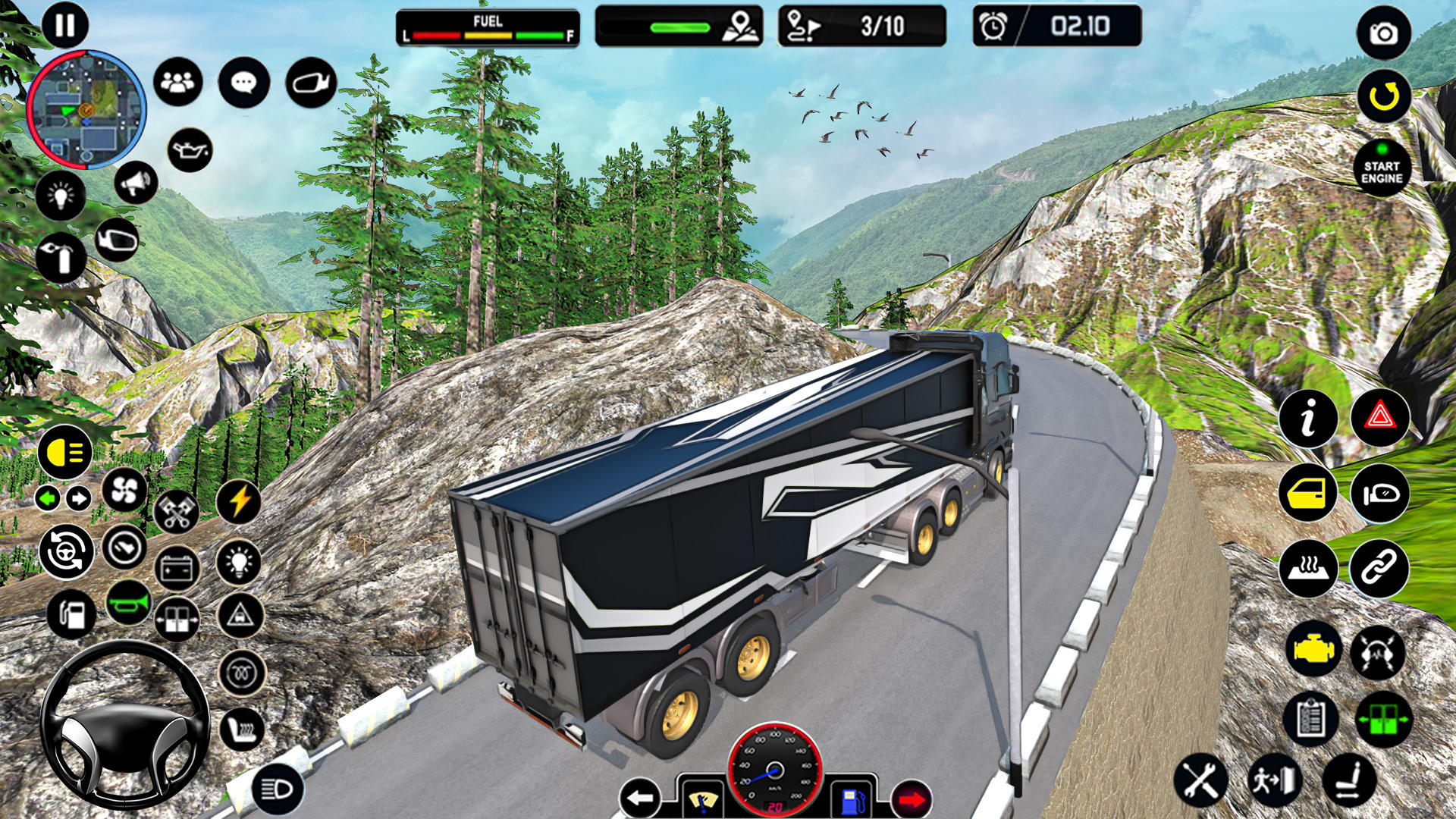
Task: Activate the chain link trailer coupling button
Action: 1379,568
